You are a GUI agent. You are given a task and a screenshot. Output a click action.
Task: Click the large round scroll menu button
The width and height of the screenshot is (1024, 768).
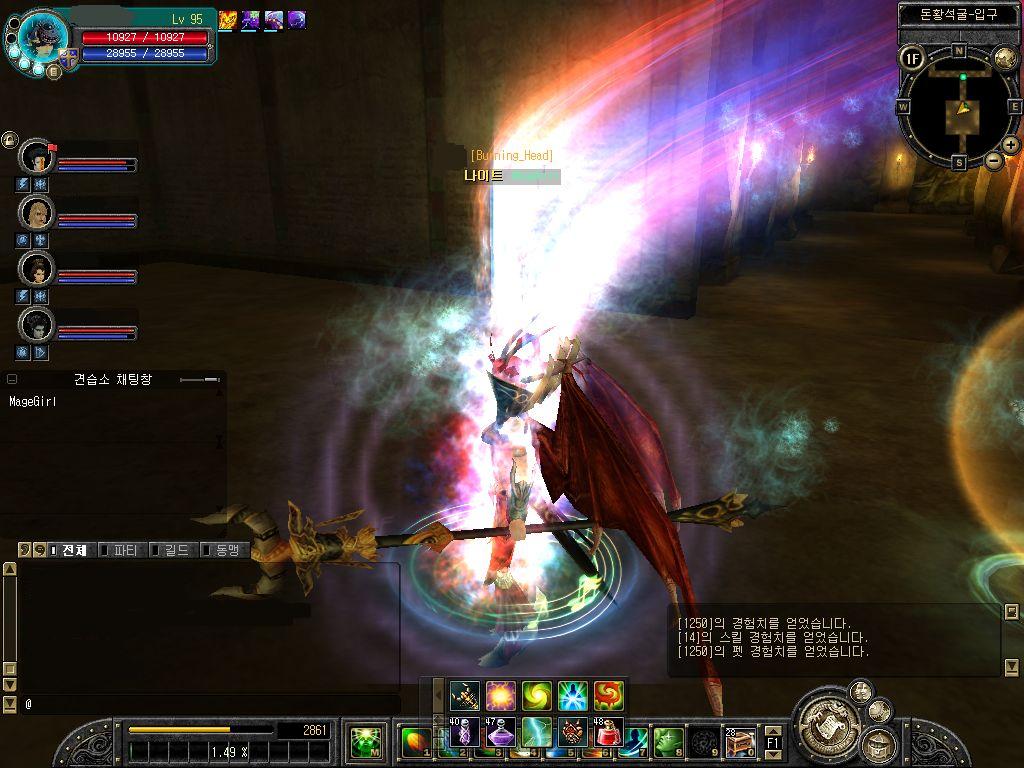coord(827,719)
